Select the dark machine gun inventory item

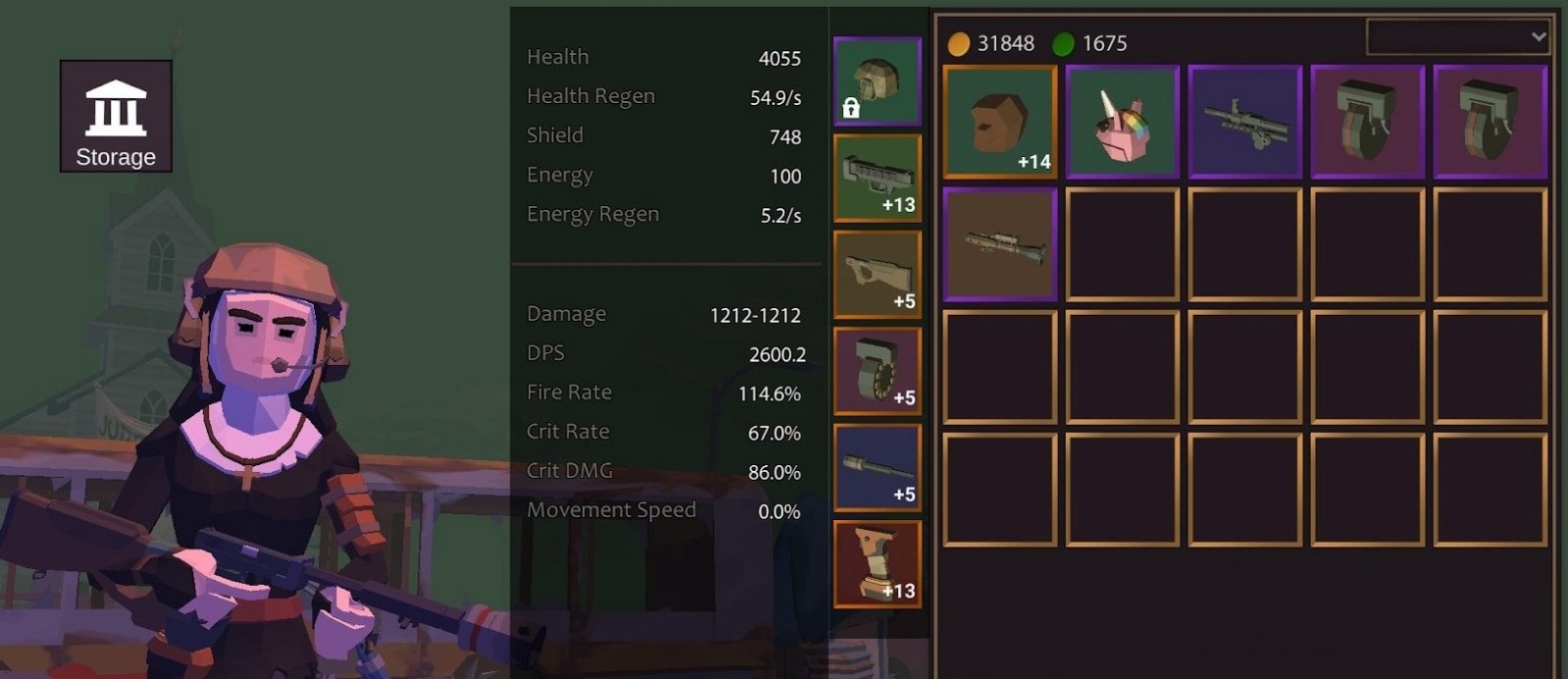point(1244,122)
